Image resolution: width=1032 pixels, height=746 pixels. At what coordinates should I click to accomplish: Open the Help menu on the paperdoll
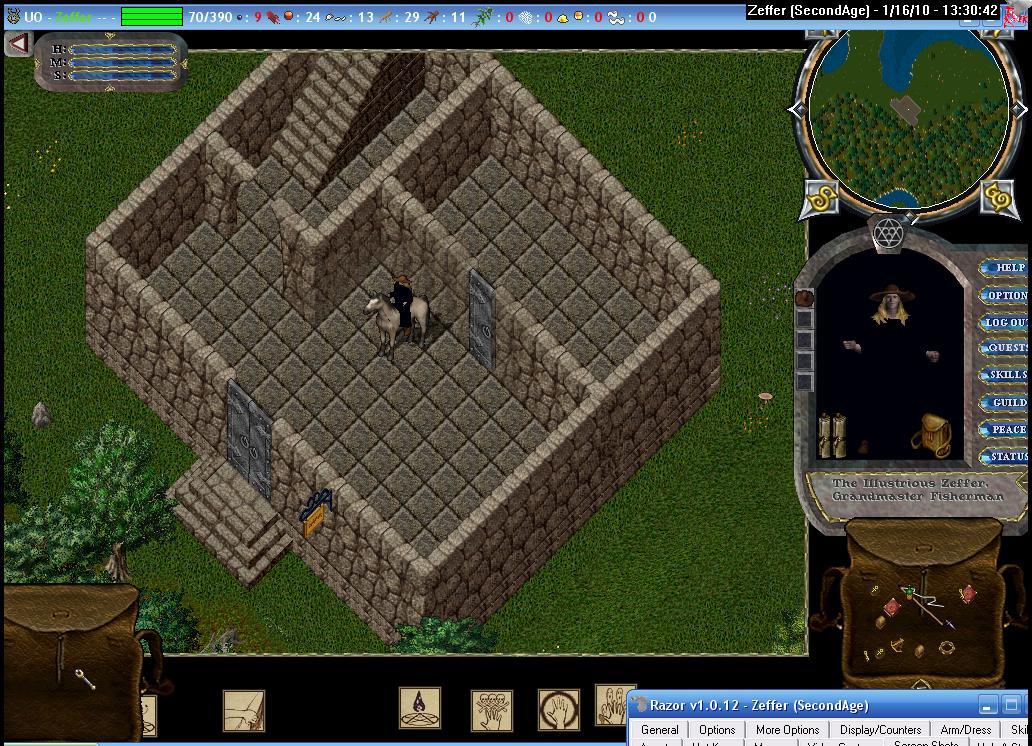(1005, 267)
